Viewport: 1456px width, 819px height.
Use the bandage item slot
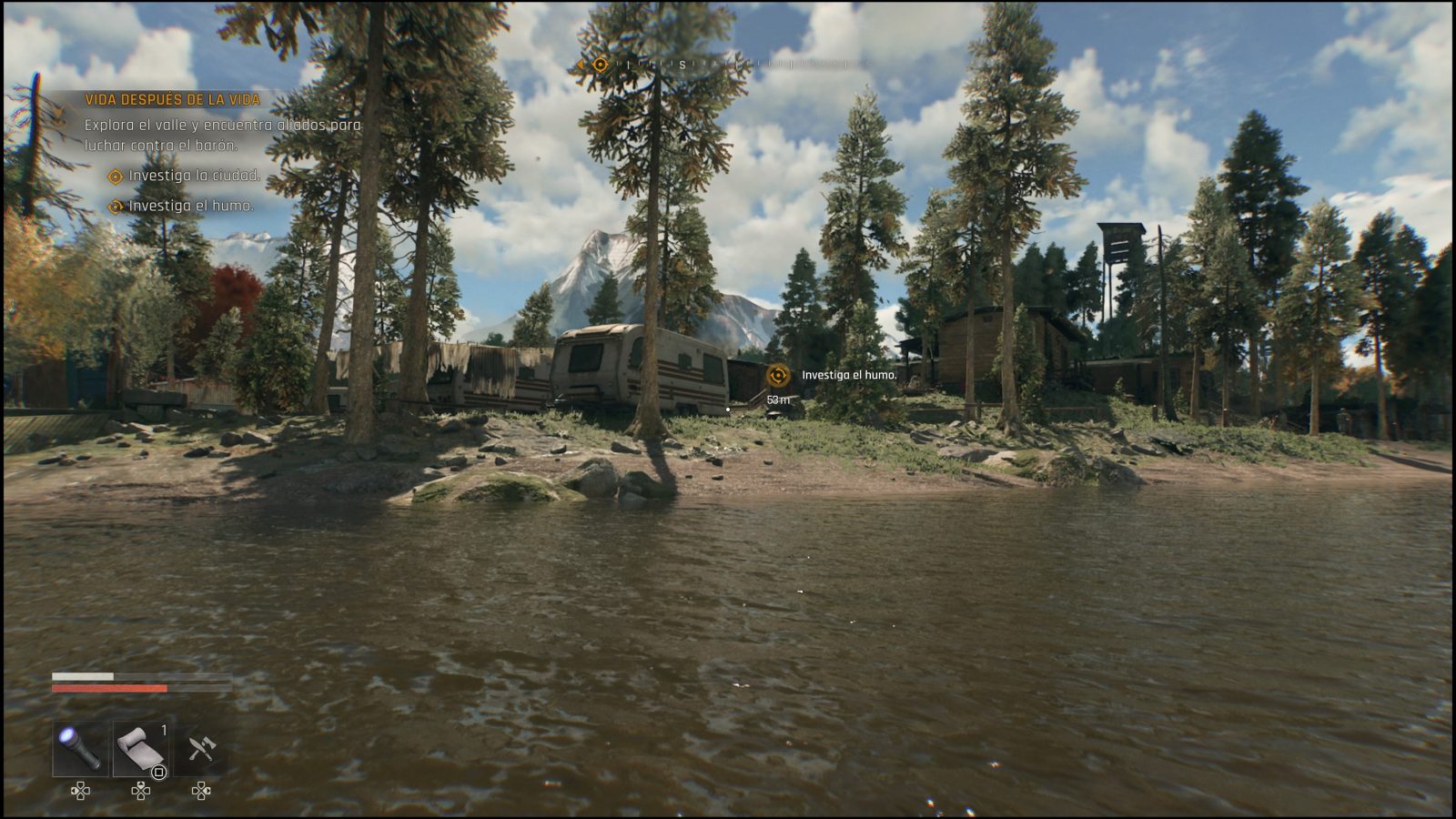click(140, 748)
